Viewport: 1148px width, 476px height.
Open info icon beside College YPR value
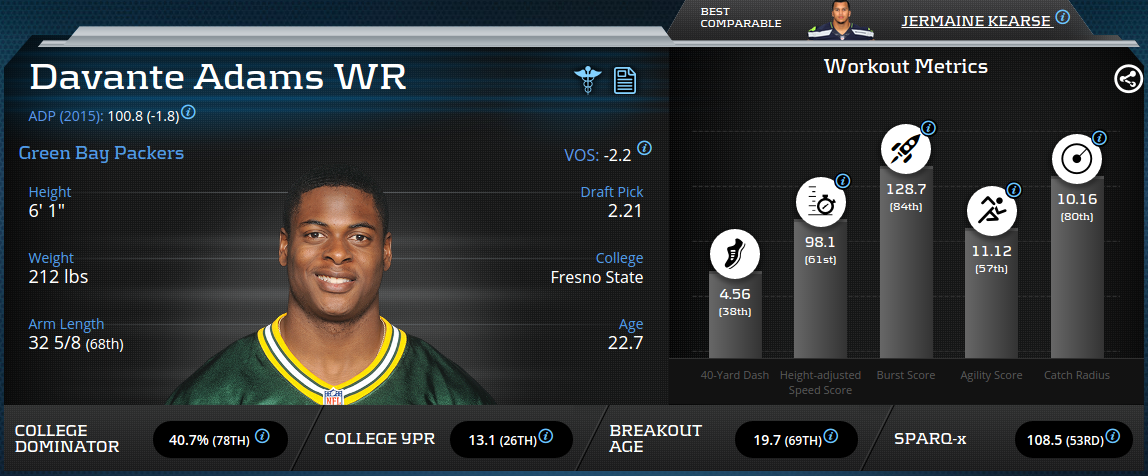pyautogui.click(x=547, y=436)
